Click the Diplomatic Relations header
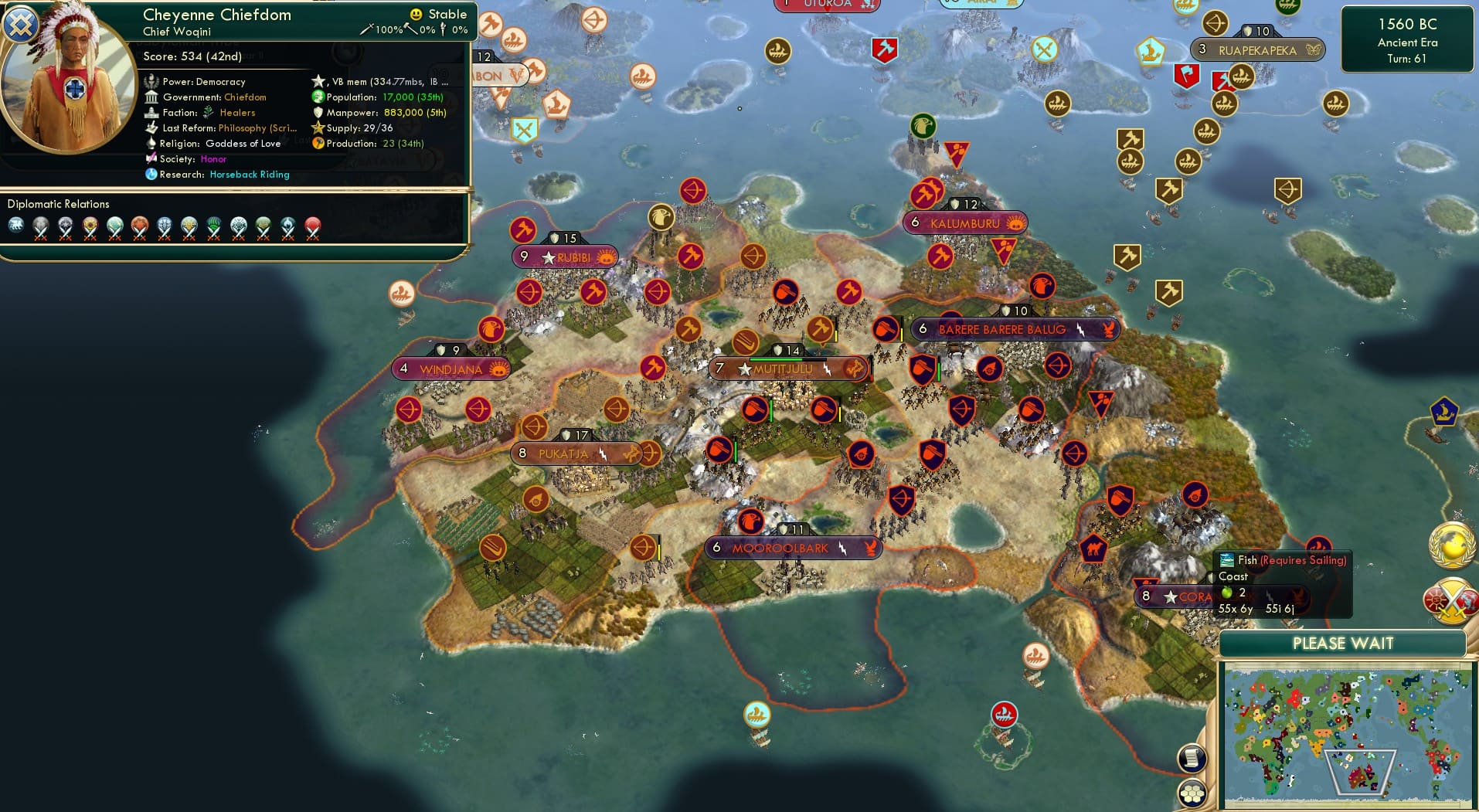 58,203
